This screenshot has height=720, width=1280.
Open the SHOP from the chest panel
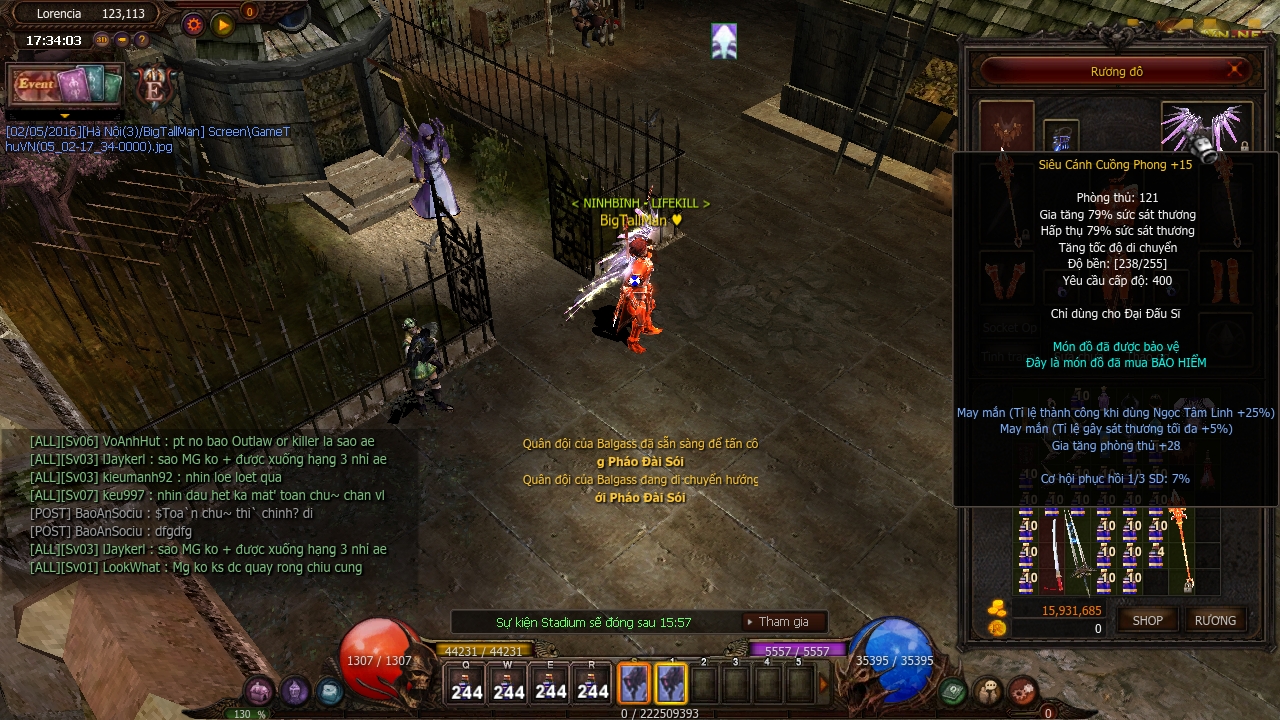coord(1147,620)
